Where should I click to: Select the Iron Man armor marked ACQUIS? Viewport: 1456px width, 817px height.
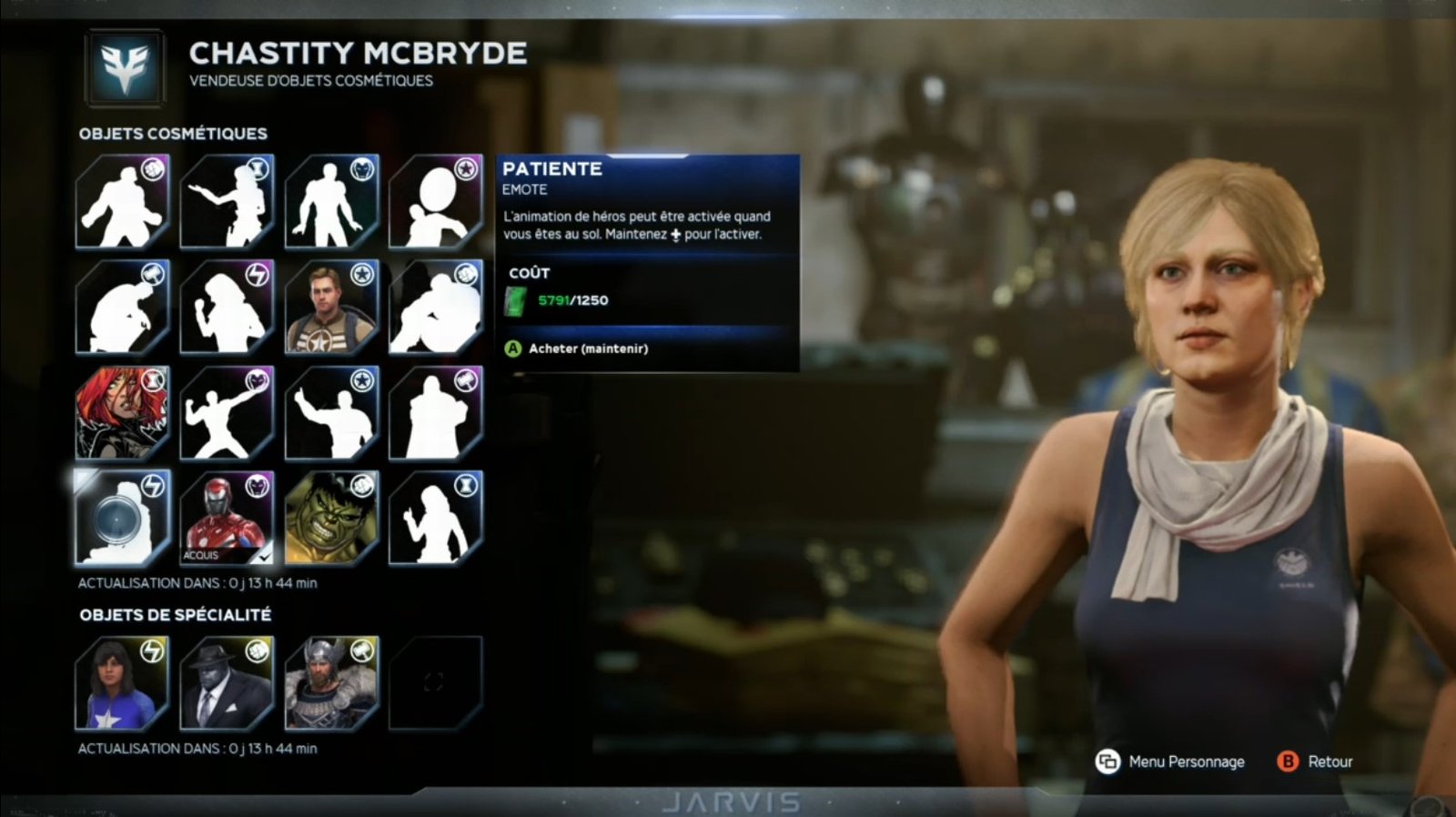(227, 517)
